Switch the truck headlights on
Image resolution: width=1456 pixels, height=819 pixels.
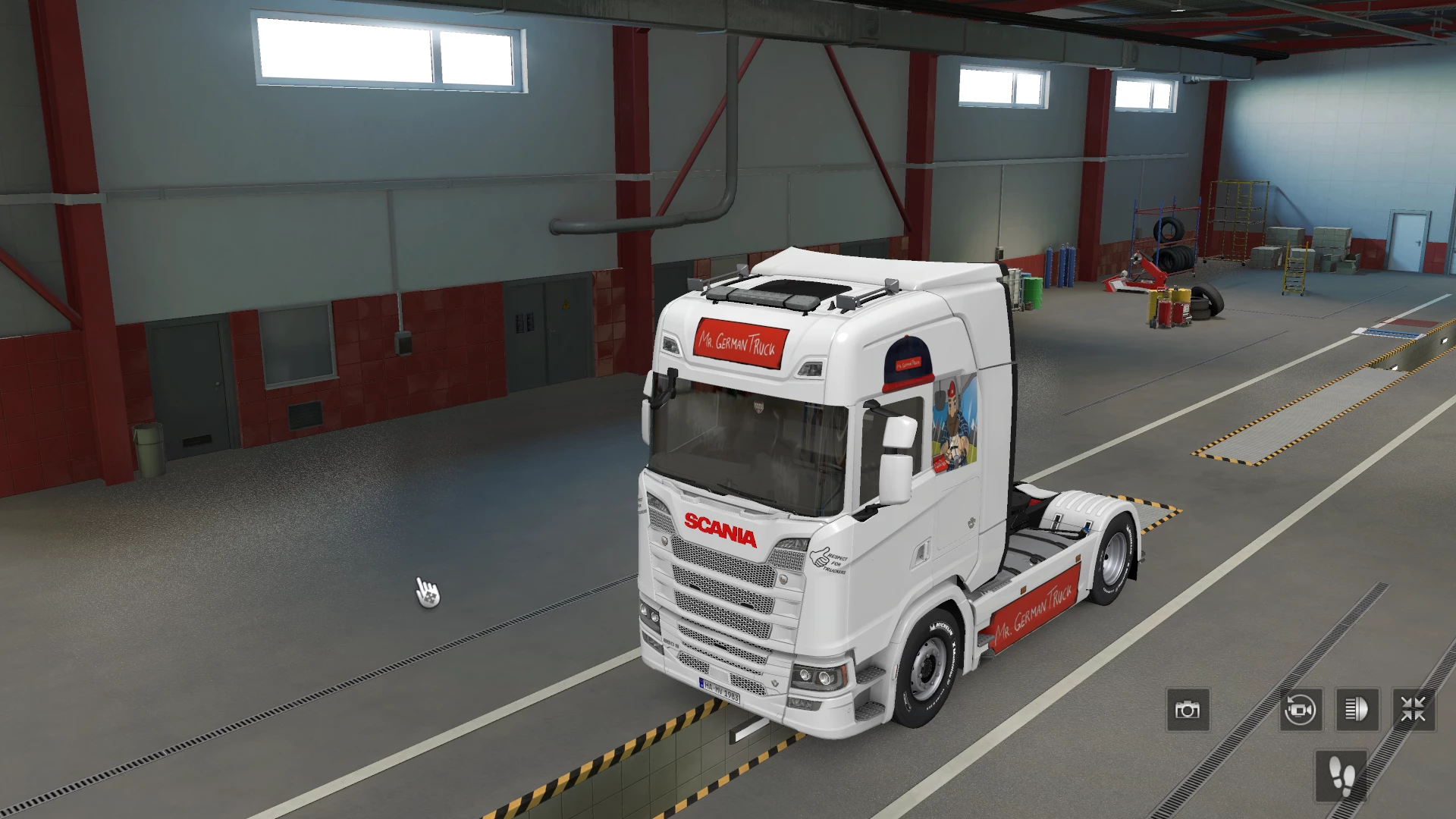(x=1357, y=710)
